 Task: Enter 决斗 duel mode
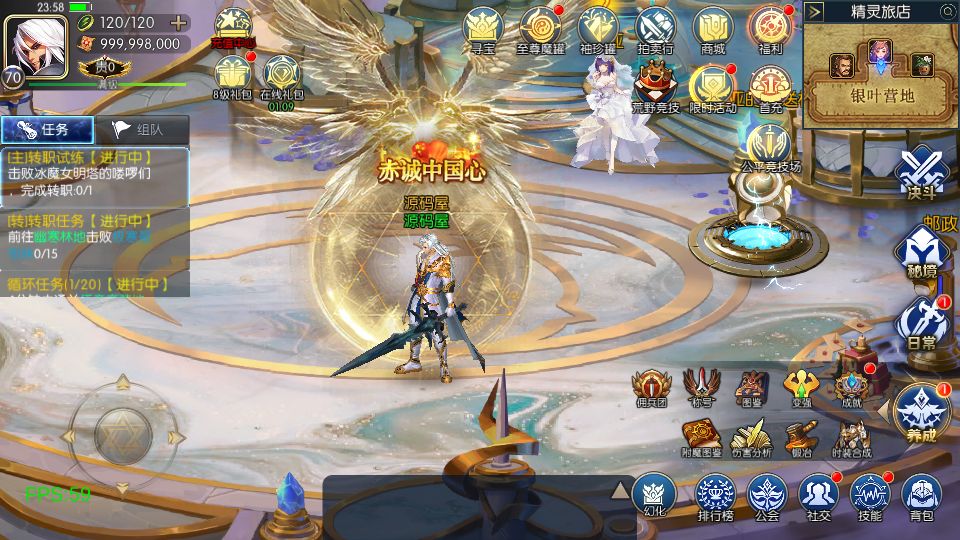click(920, 173)
